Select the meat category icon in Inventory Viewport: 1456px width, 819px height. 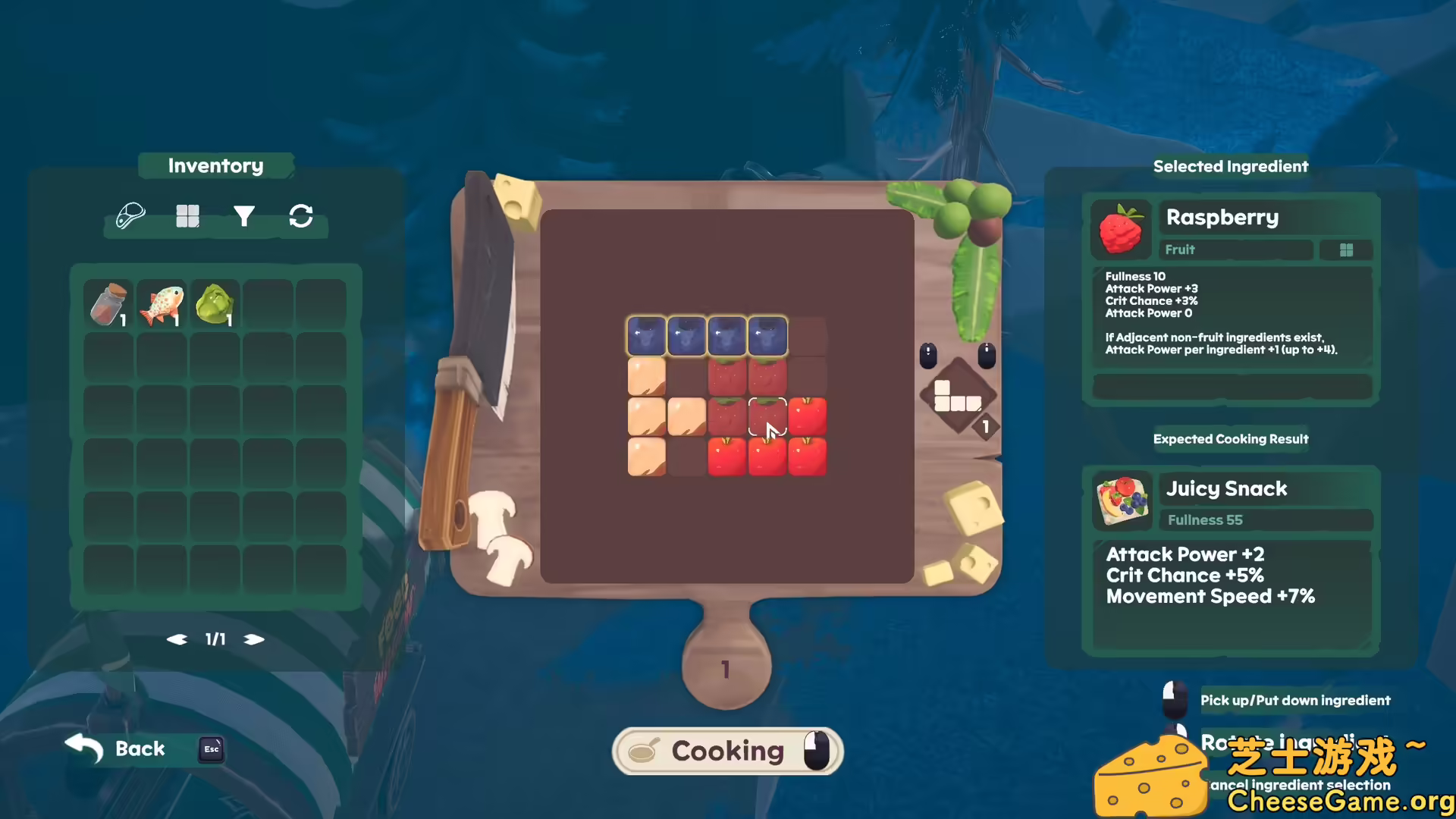click(130, 215)
